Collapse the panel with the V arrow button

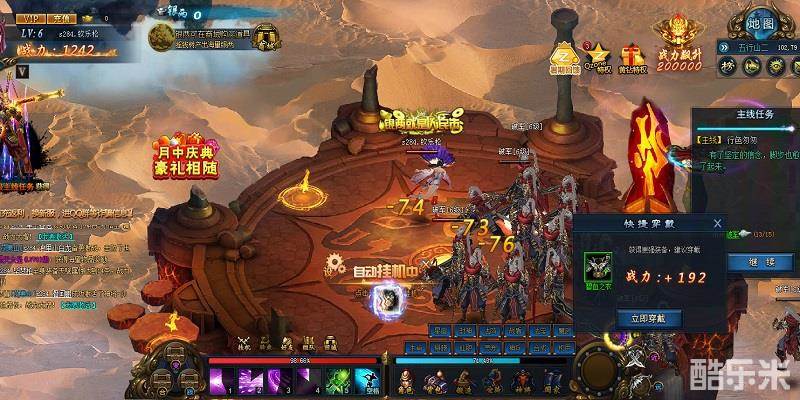point(21,71)
